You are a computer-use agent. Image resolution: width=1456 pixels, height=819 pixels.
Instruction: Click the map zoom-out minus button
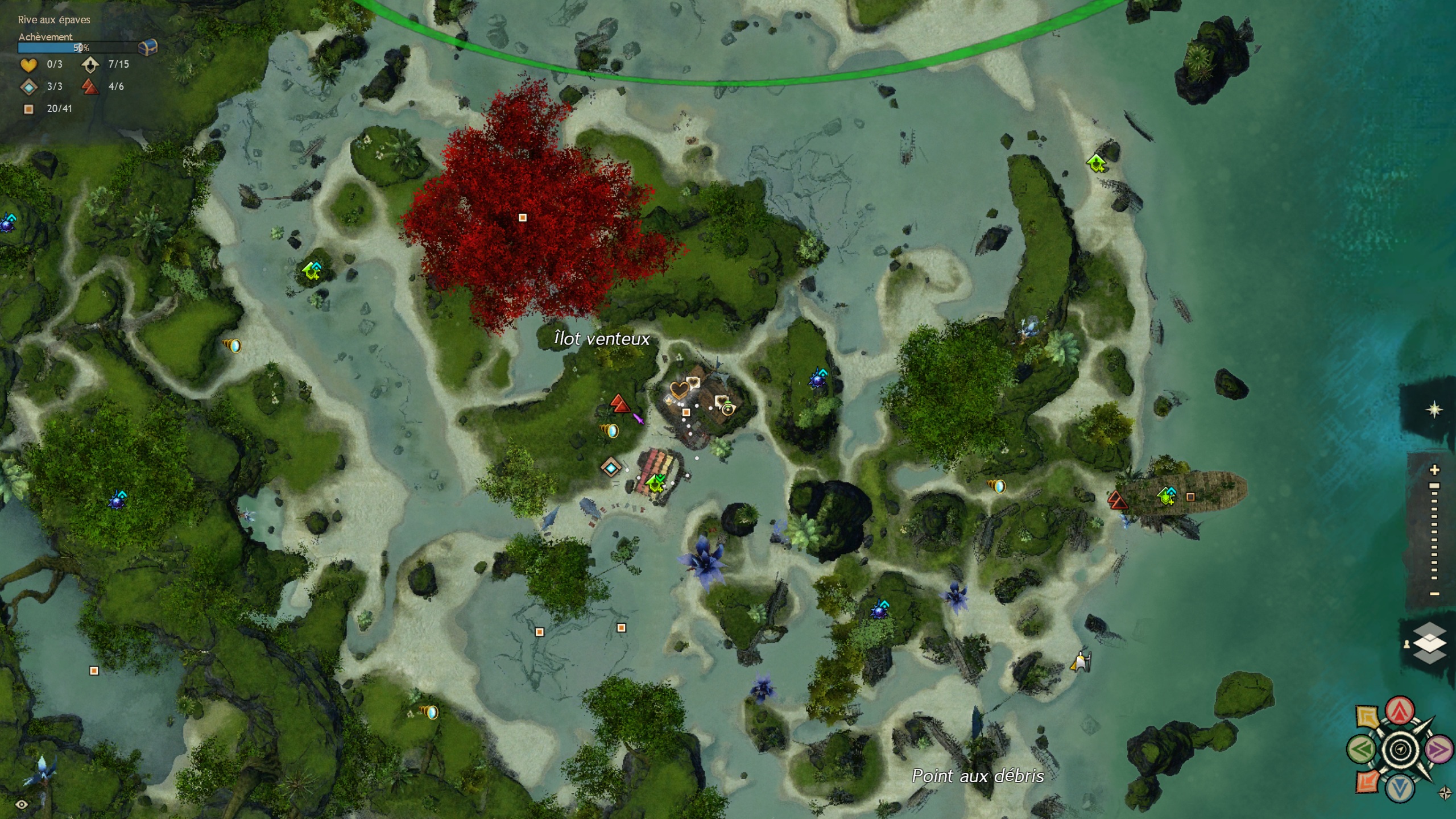coord(1435,594)
